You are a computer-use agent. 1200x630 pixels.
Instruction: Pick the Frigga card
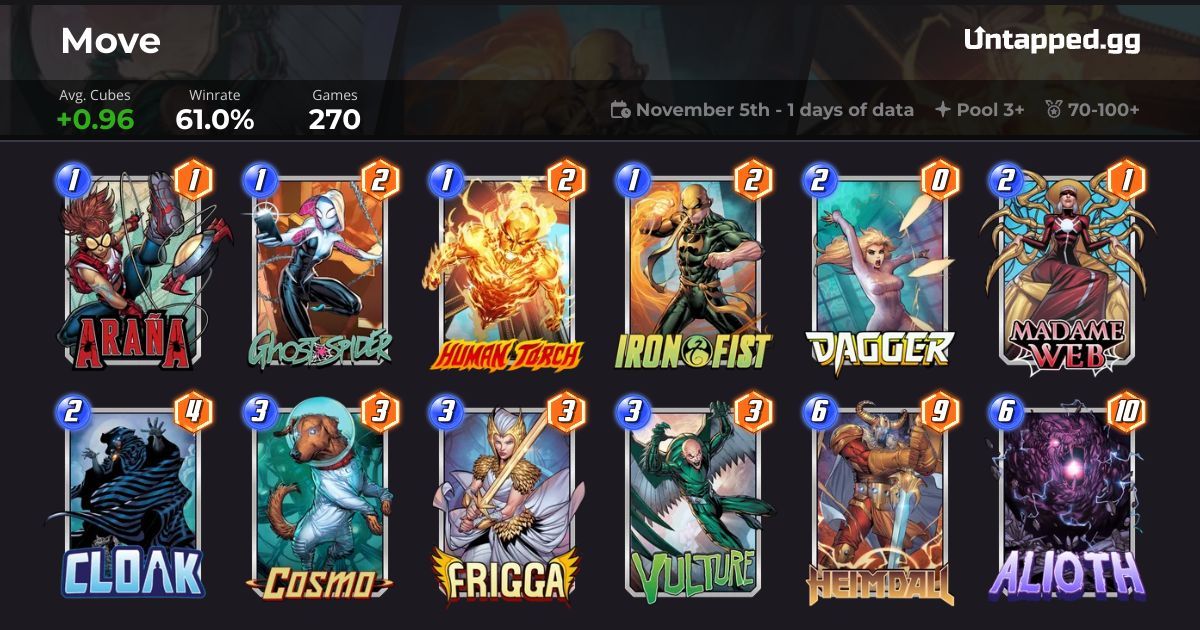506,500
